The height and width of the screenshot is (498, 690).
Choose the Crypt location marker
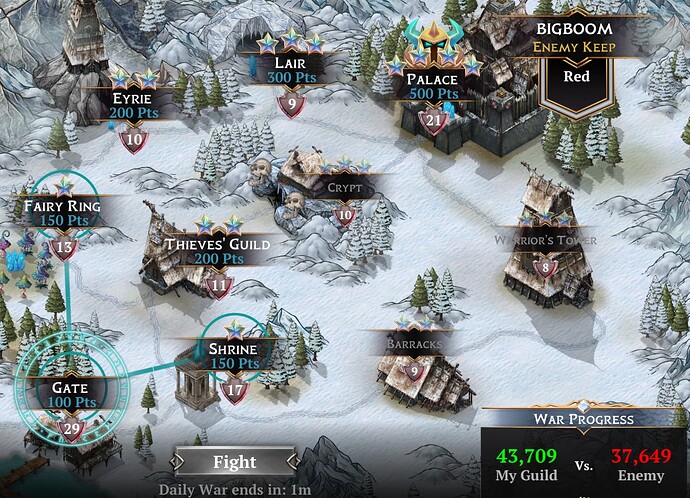point(343,188)
